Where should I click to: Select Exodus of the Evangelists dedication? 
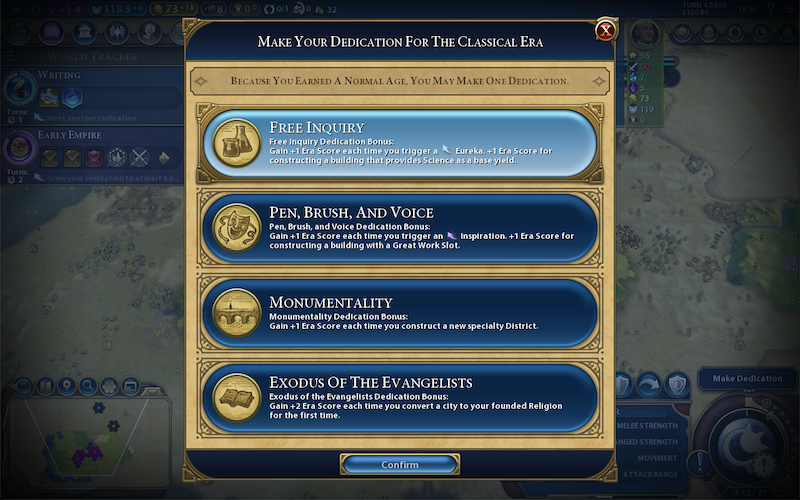pyautogui.click(x=400, y=397)
